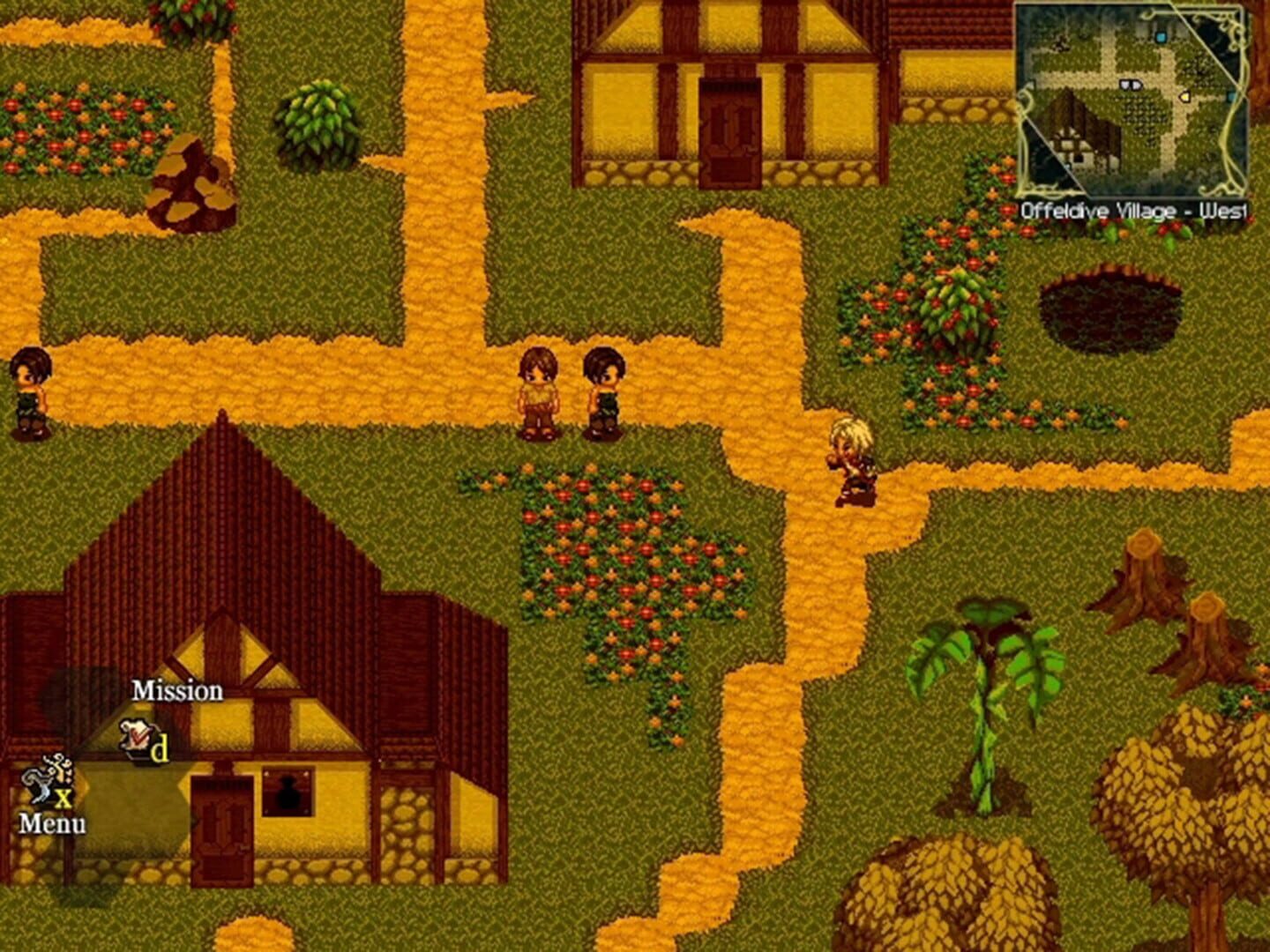Click the 'Menu' text label

click(x=55, y=824)
